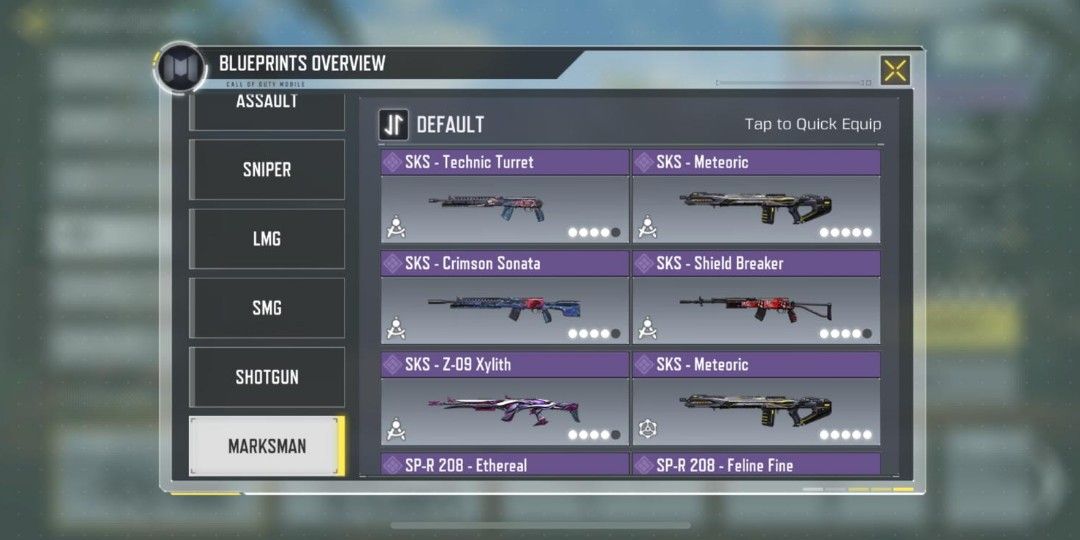Viewport: 1080px width, 540px height.
Task: Show the Shotgun blueprints
Action: [267, 377]
